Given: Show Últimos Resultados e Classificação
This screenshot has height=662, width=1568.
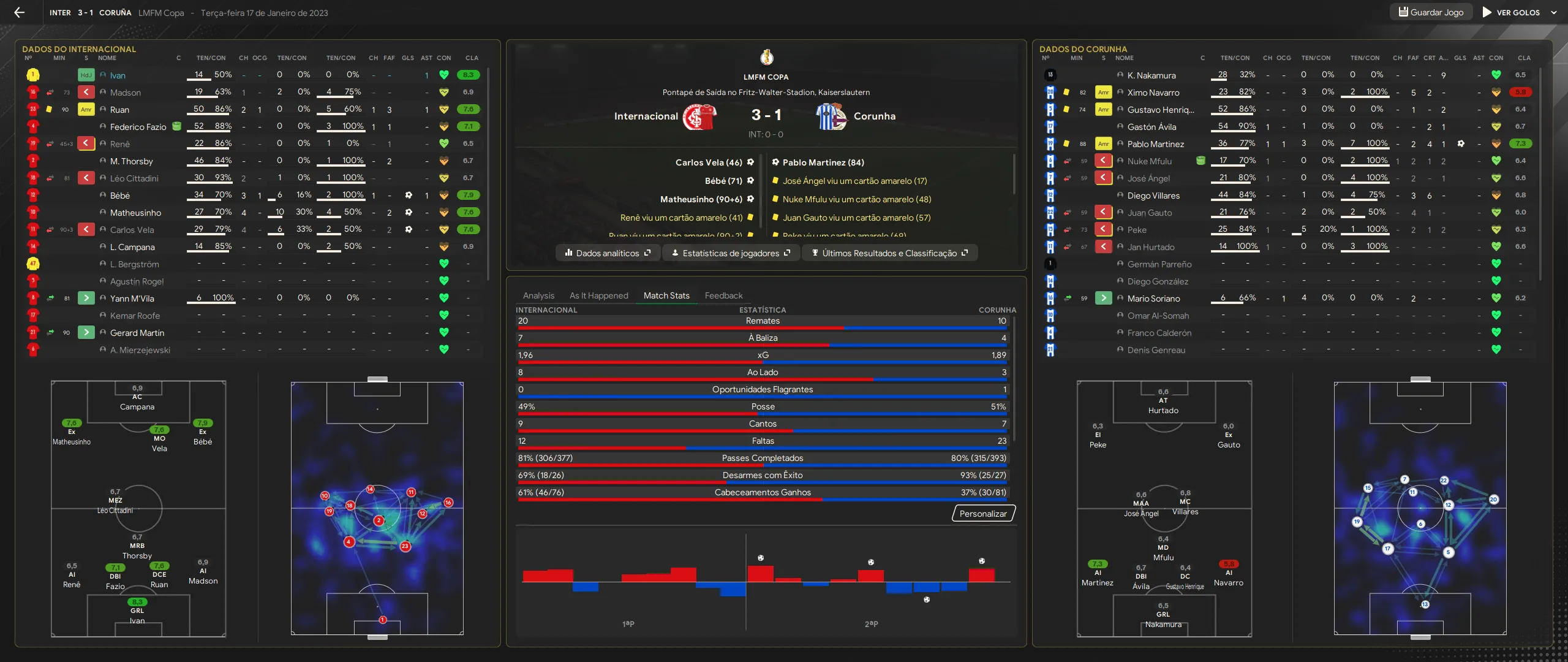Looking at the screenshot, I should (889, 253).
